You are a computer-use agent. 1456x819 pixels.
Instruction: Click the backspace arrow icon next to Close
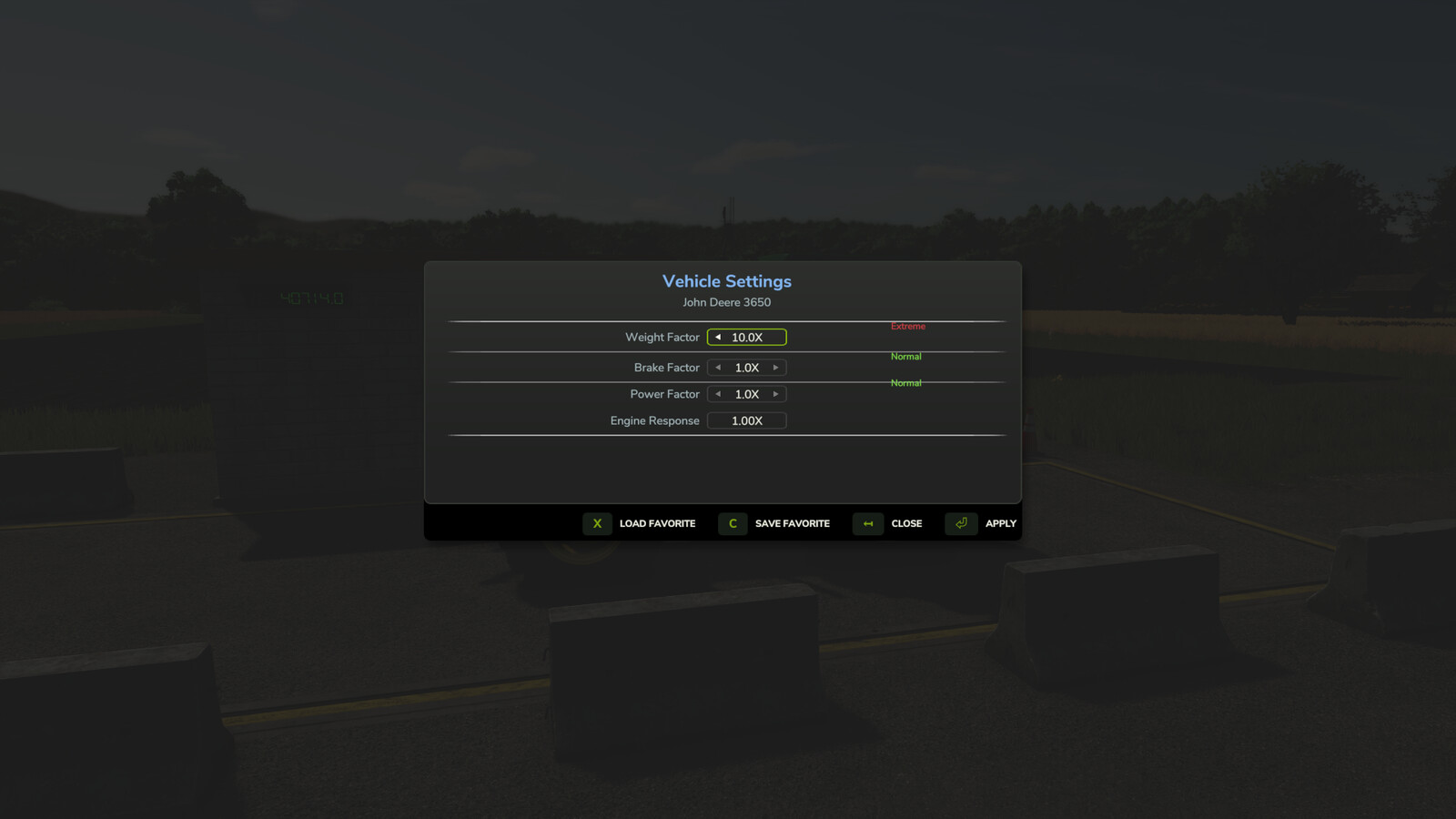(x=867, y=524)
